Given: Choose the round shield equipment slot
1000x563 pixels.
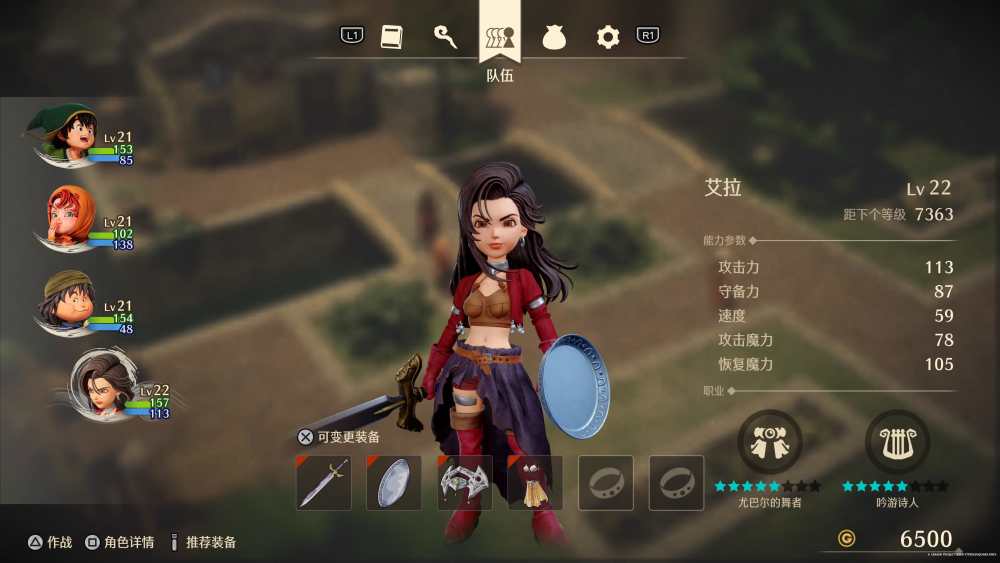Looking at the screenshot, I should tap(394, 483).
